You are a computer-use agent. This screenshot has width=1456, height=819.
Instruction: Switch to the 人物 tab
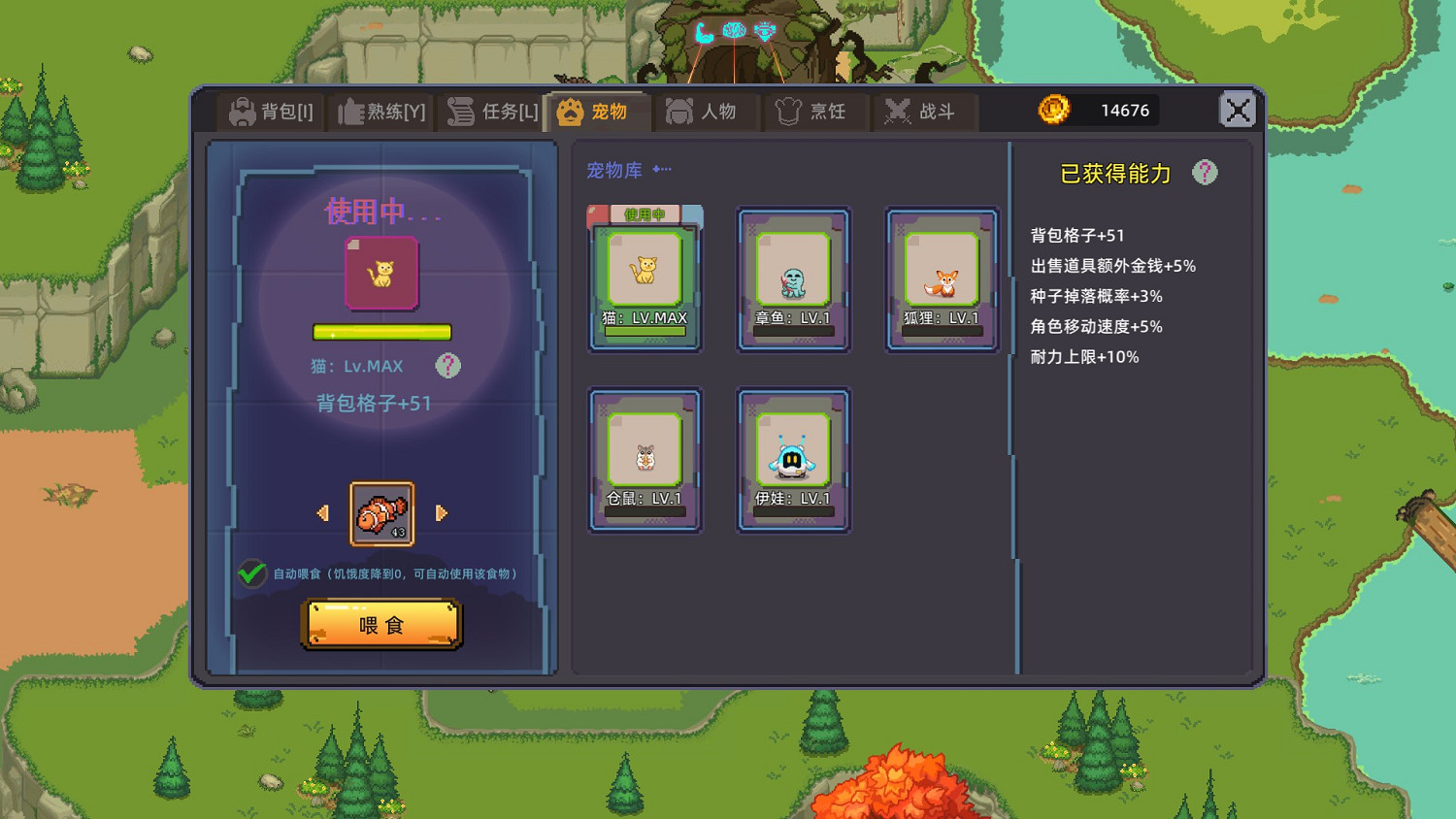(707, 111)
